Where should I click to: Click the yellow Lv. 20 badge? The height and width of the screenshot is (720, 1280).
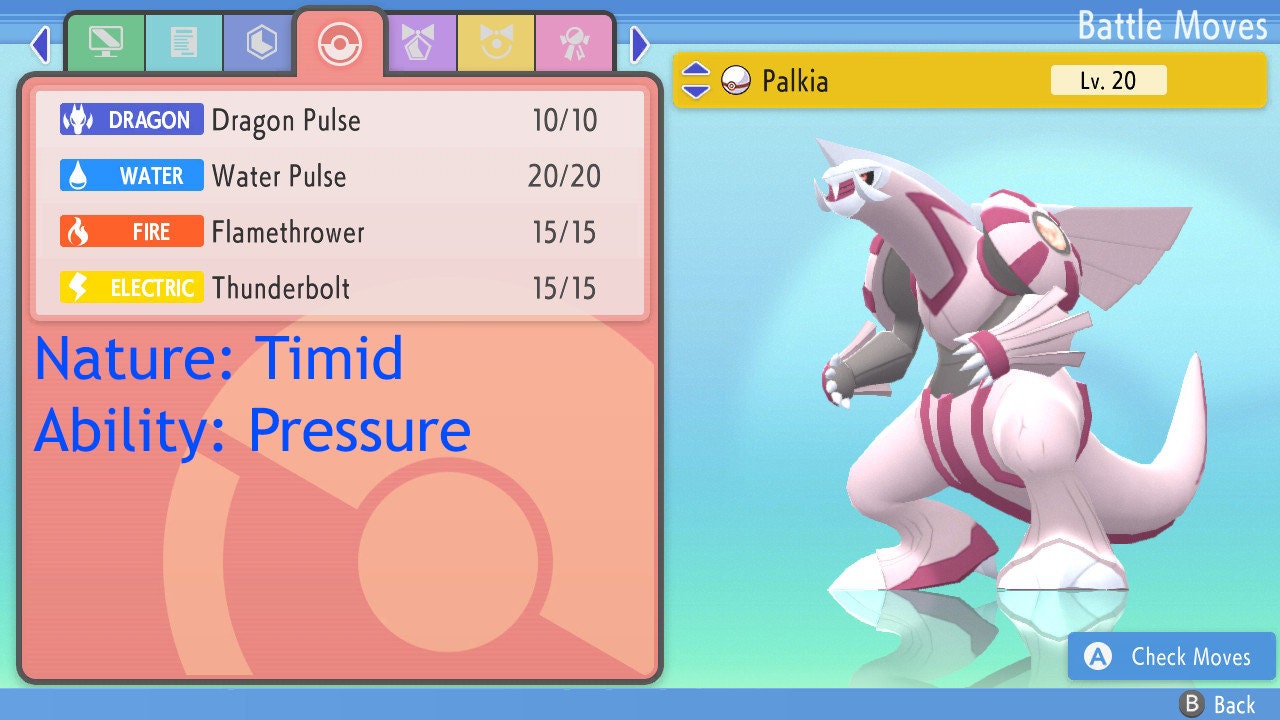tap(1107, 81)
